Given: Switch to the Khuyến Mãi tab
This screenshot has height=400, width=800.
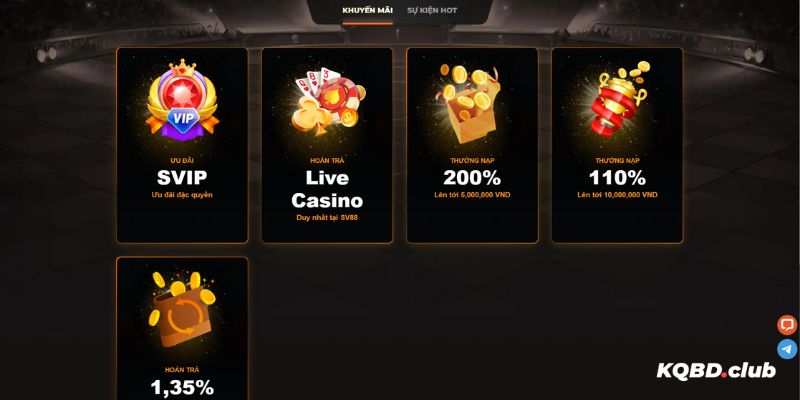Looking at the screenshot, I should [x=367, y=10].
